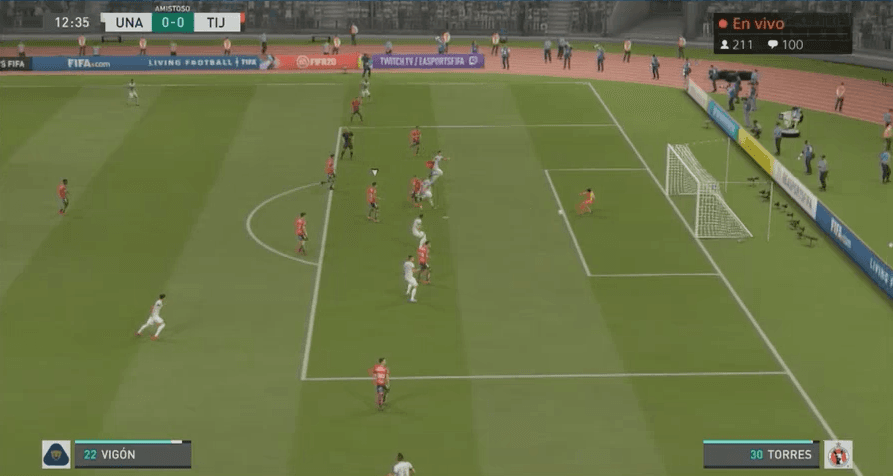Open the stream comments bubble icon
893x476 pixels.
pos(772,44)
